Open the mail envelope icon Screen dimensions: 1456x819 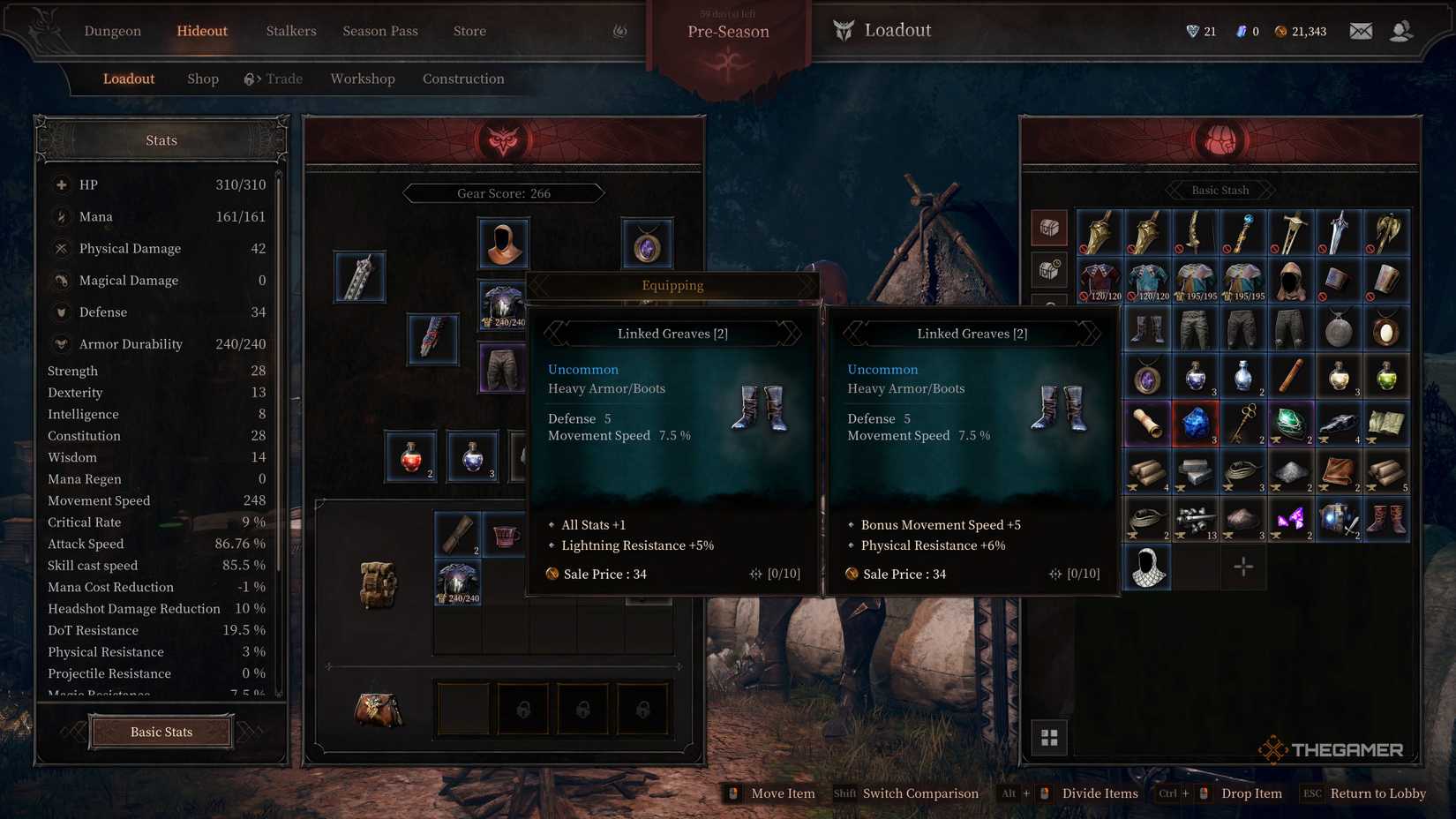point(1361,31)
